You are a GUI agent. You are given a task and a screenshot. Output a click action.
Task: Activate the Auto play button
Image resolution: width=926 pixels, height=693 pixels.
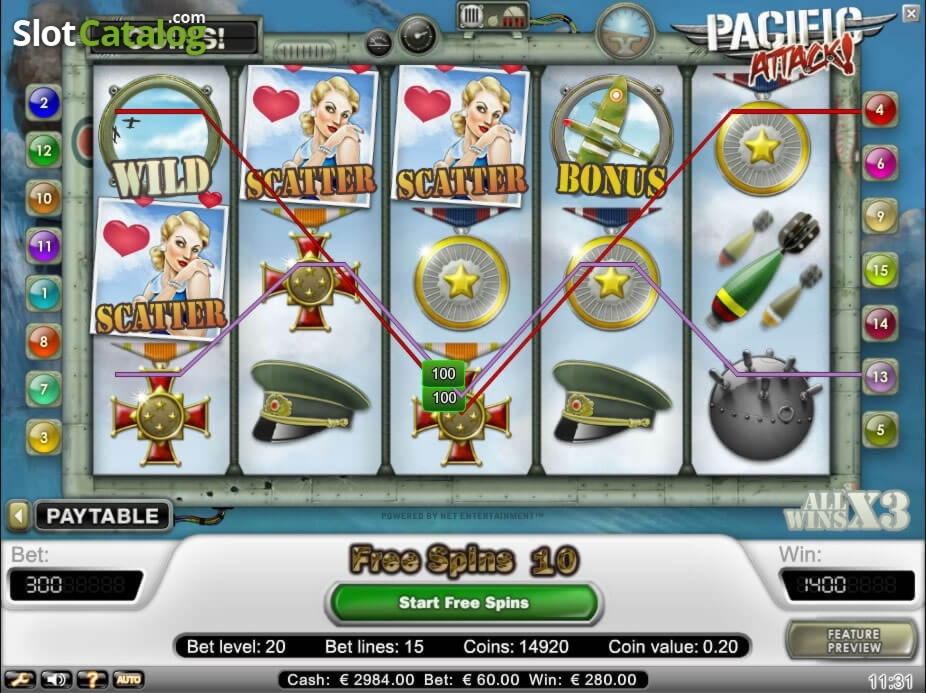pyautogui.click(x=128, y=680)
